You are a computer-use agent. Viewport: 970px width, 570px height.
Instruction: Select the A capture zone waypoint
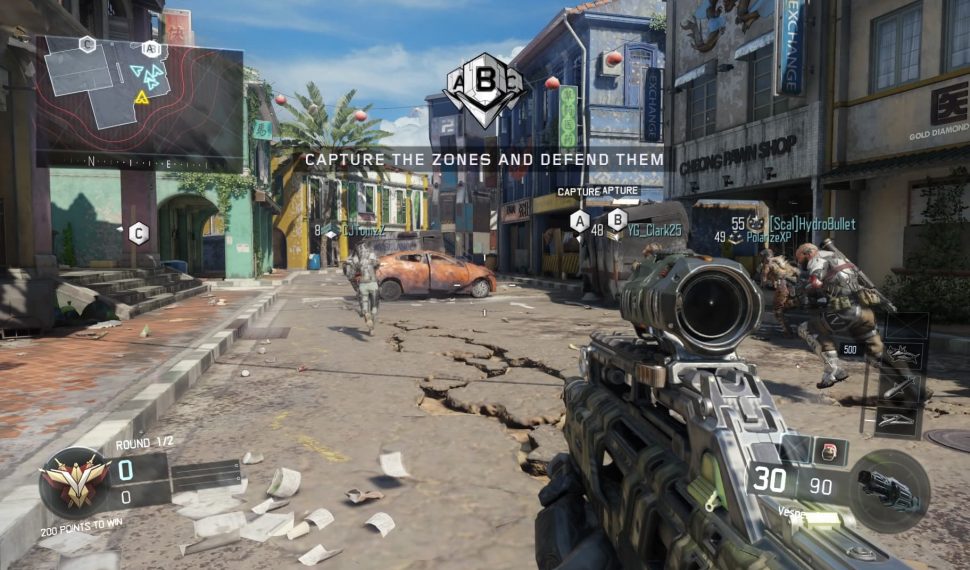(579, 222)
